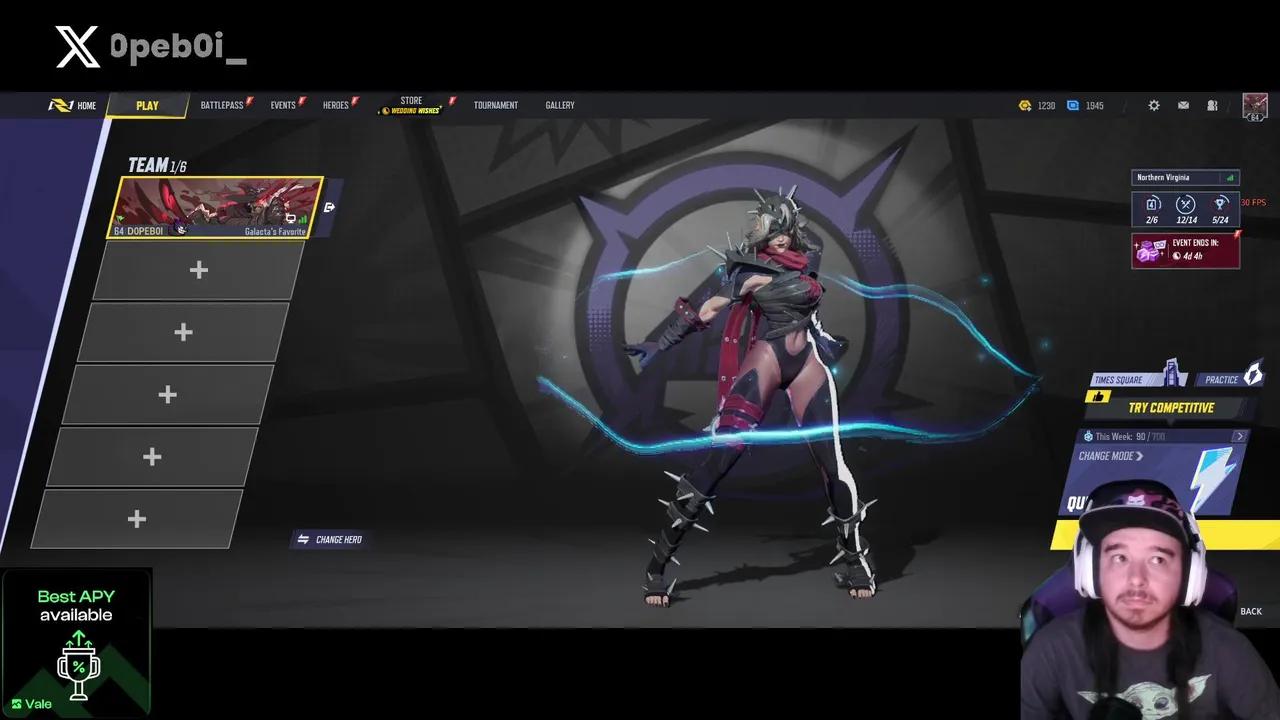
Task: Expand the This Week progress chevron
Action: coord(1240,436)
